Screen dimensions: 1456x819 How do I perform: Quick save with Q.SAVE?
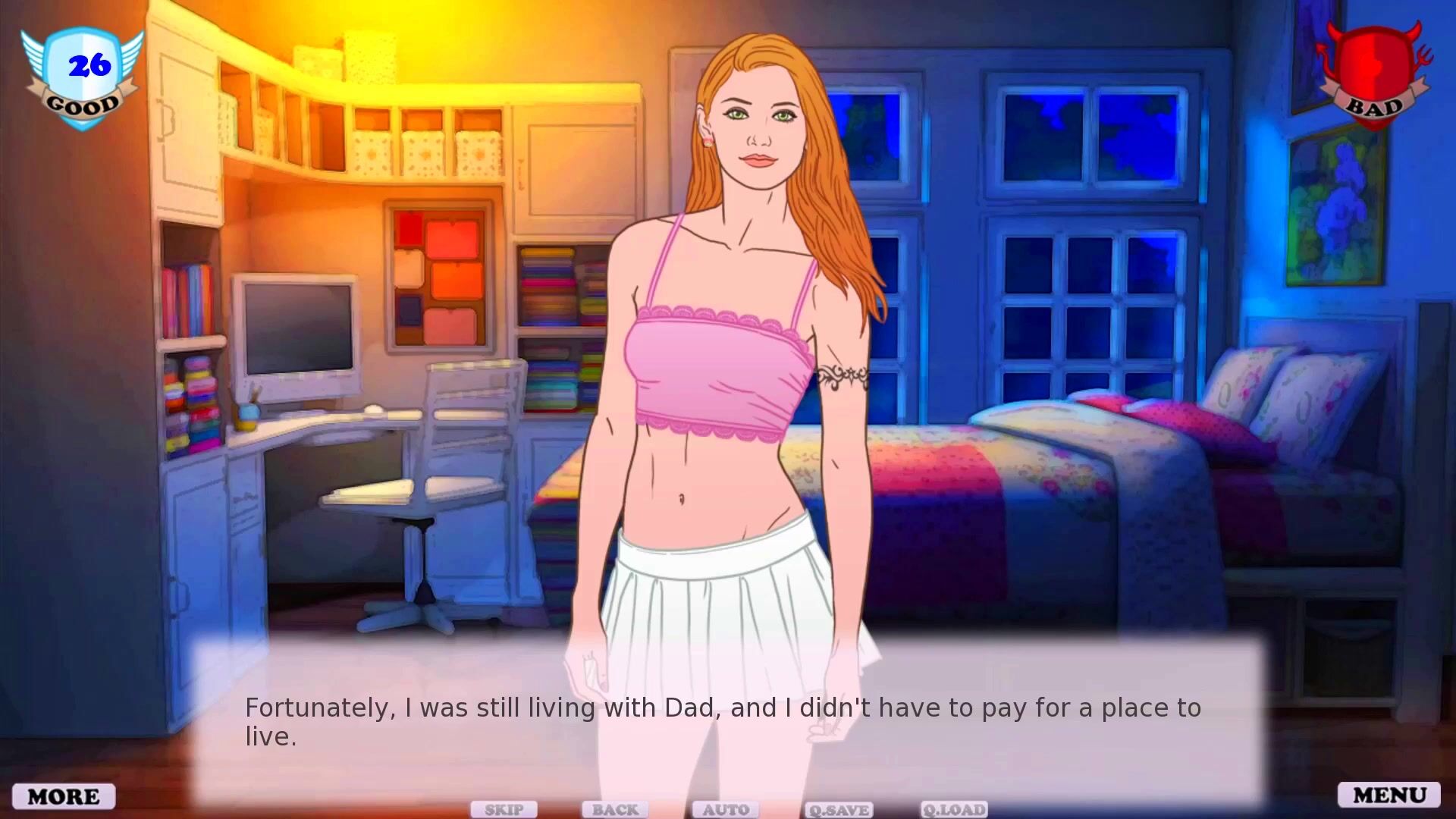pos(839,810)
